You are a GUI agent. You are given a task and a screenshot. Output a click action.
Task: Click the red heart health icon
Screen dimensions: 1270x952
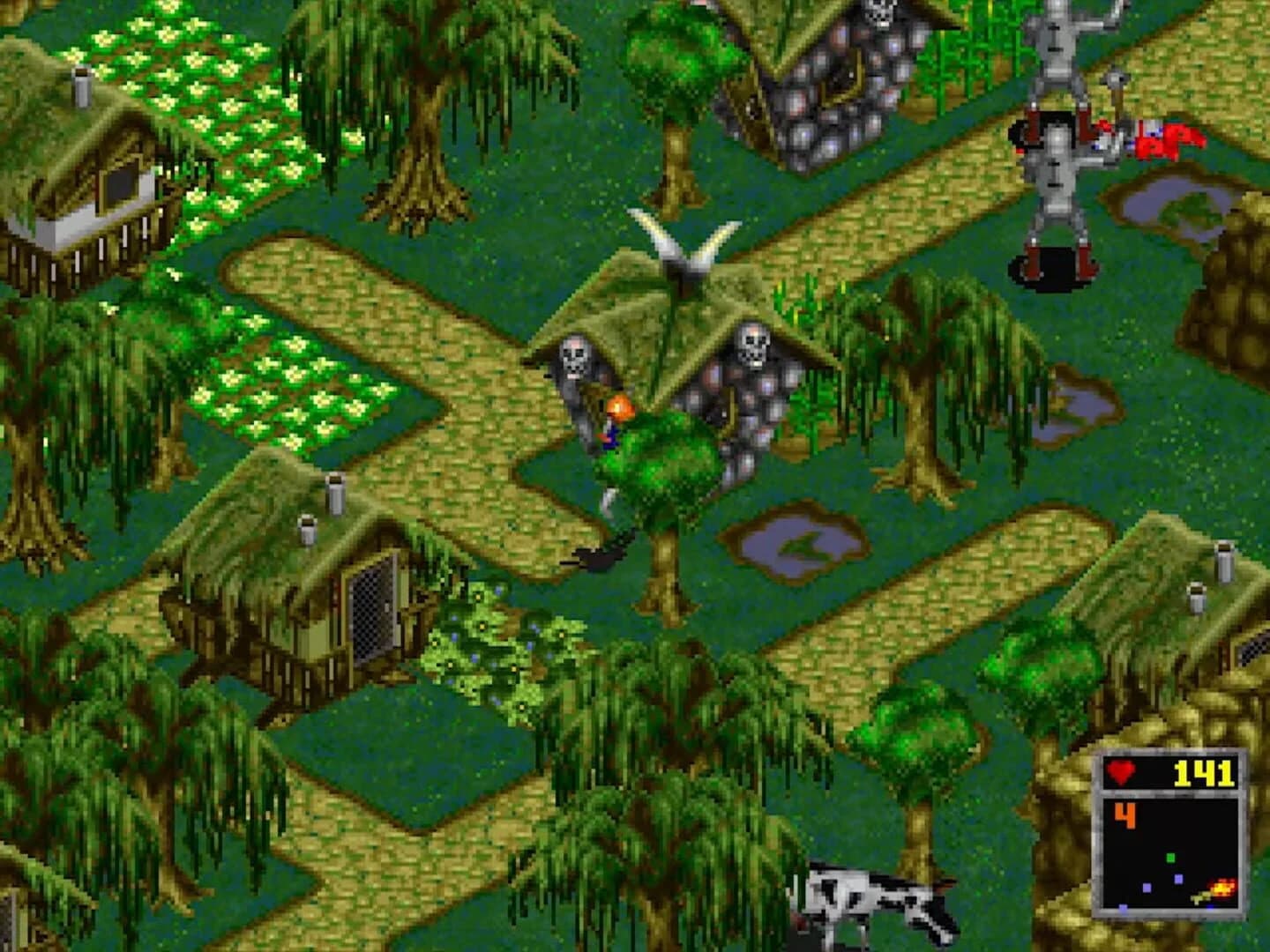(x=1122, y=773)
